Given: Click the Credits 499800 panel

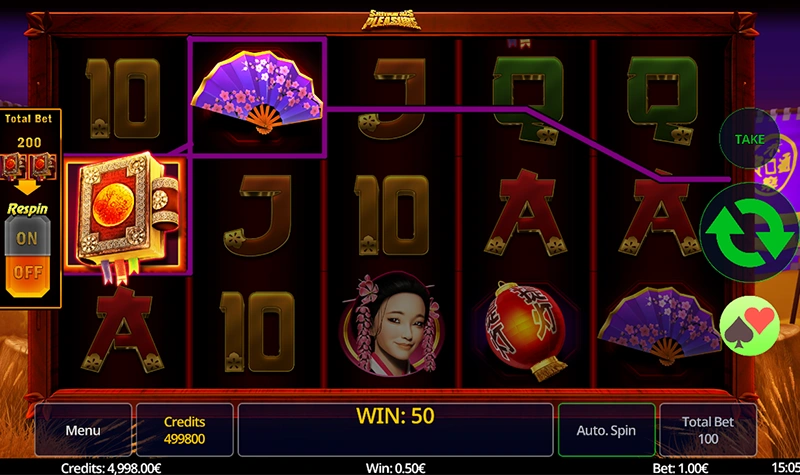Looking at the screenshot, I should pyautogui.click(x=184, y=430).
